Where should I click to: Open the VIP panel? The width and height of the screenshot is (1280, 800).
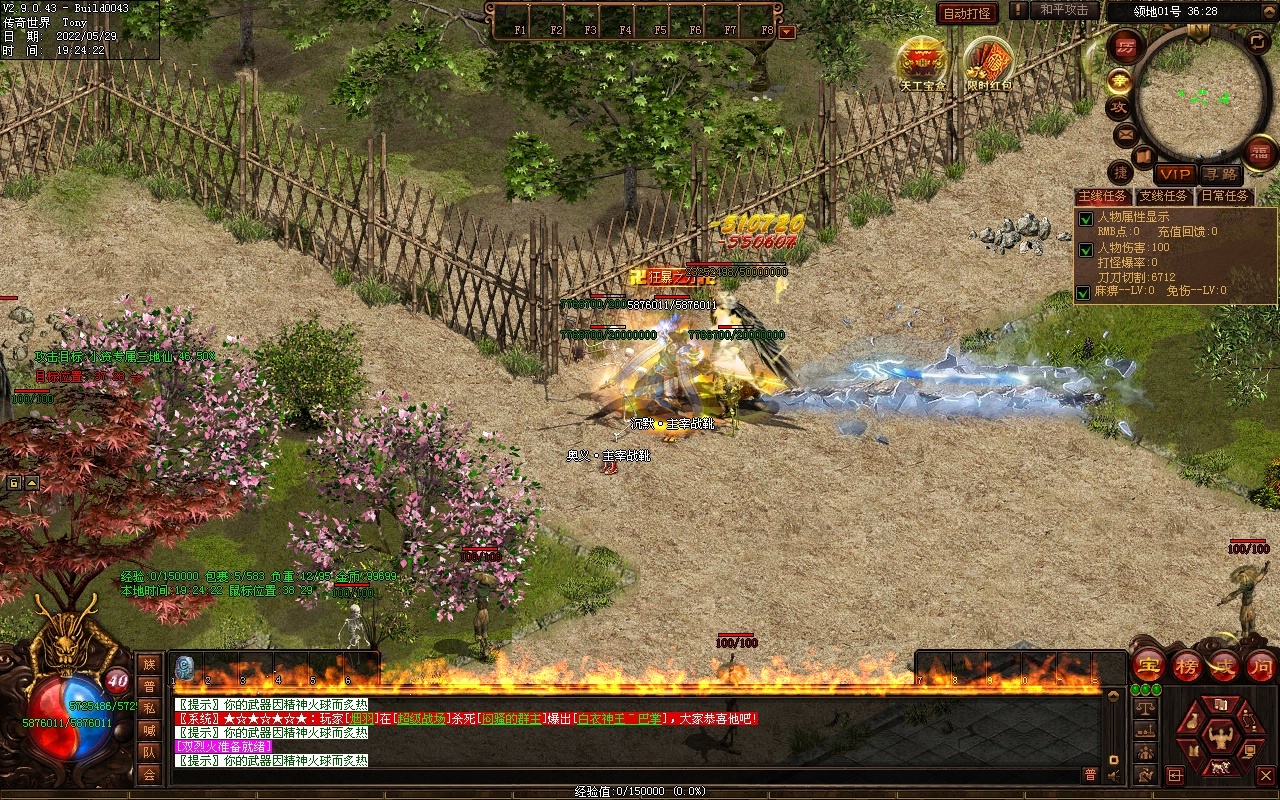pos(1174,174)
